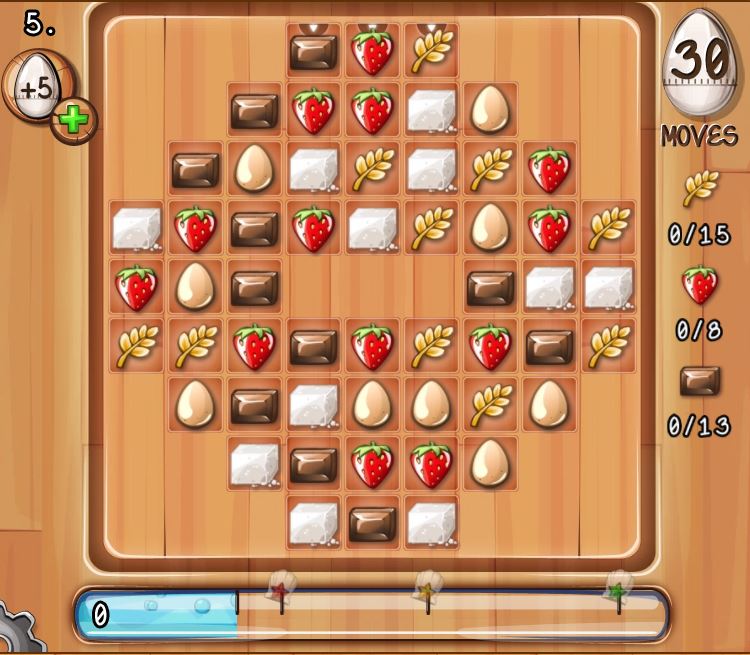Select the egg tile in the second-to-last row
The height and width of the screenshot is (655, 750).
490,464
